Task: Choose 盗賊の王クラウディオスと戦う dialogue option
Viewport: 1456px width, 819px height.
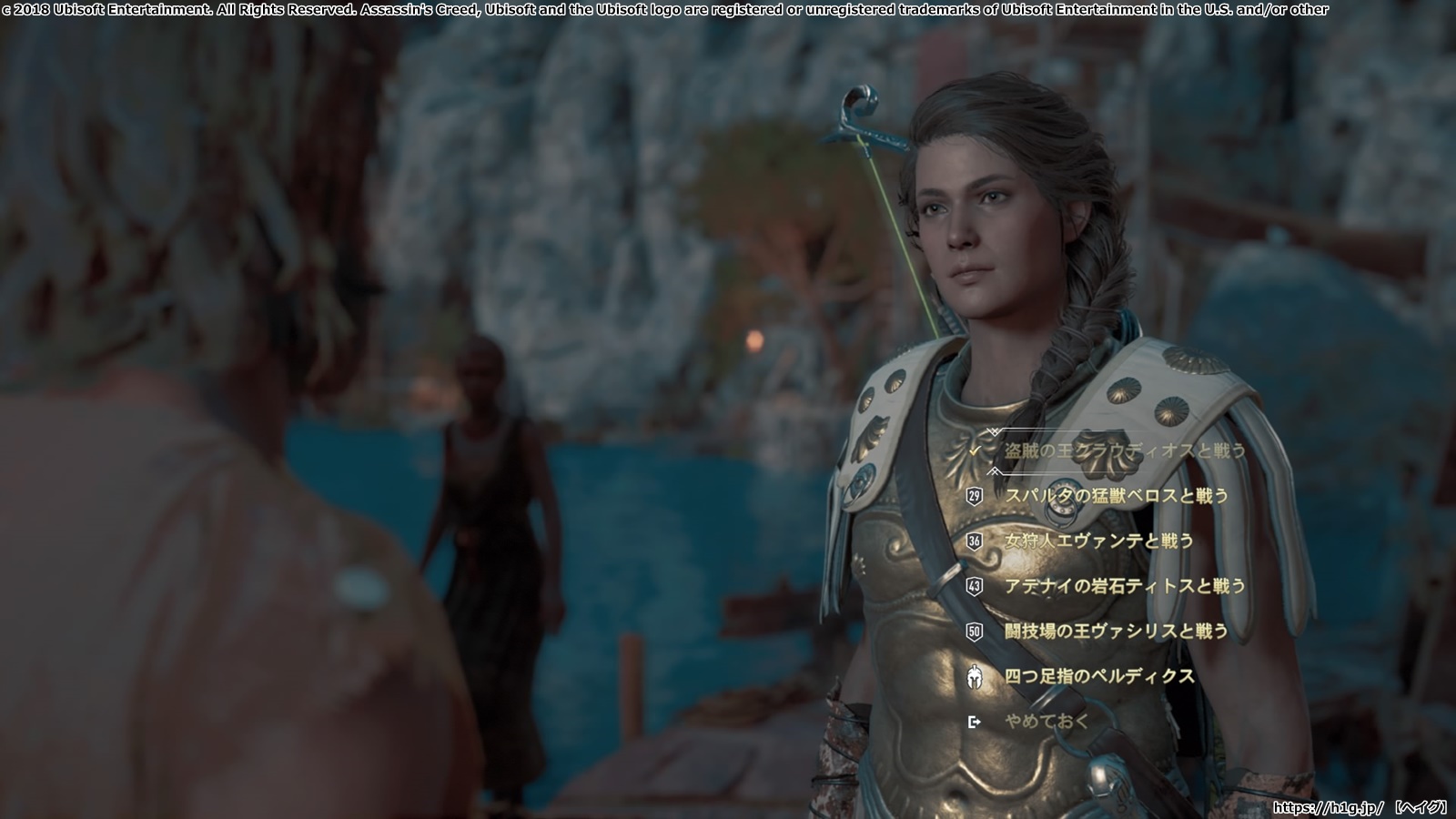Action: click(1124, 450)
